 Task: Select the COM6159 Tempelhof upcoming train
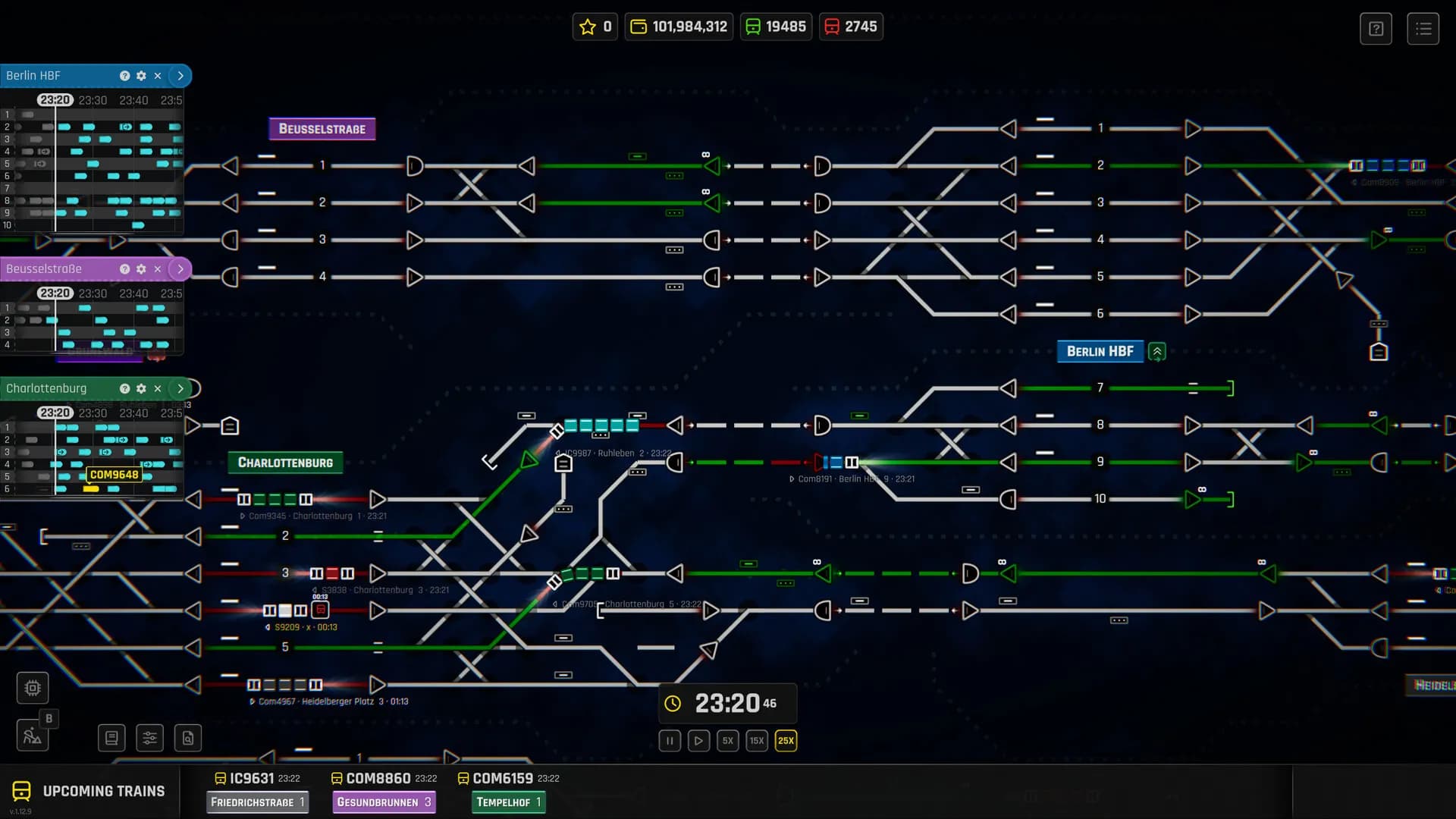point(504,777)
